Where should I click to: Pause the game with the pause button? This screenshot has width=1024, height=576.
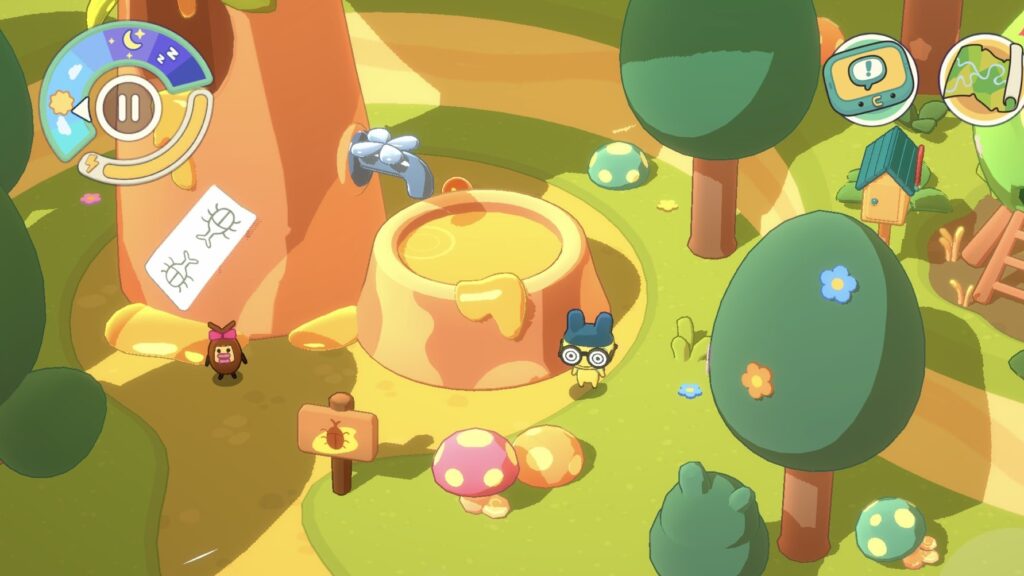coord(126,104)
